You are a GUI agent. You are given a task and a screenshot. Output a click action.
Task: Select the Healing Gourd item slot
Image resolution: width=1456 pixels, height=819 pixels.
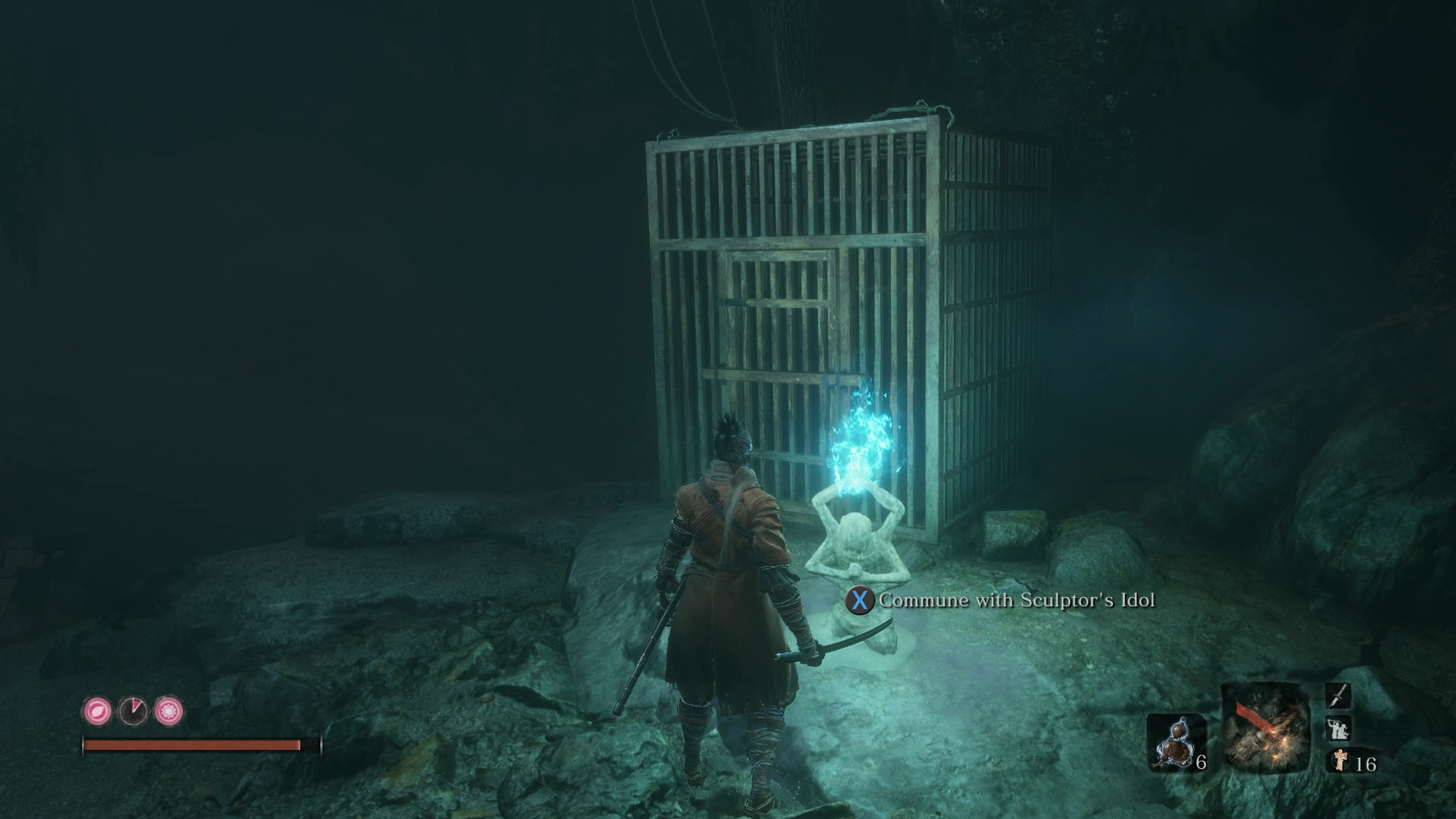(x=1175, y=742)
